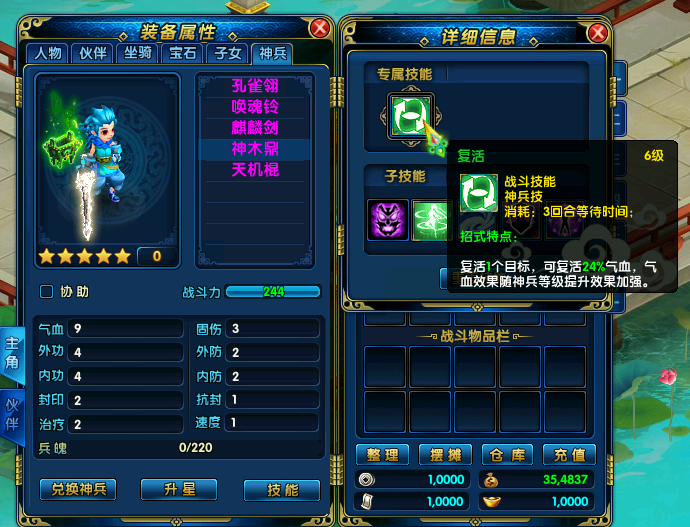
Task: Choose 天机棍 from the weapon list
Action: pyautogui.click(x=255, y=170)
